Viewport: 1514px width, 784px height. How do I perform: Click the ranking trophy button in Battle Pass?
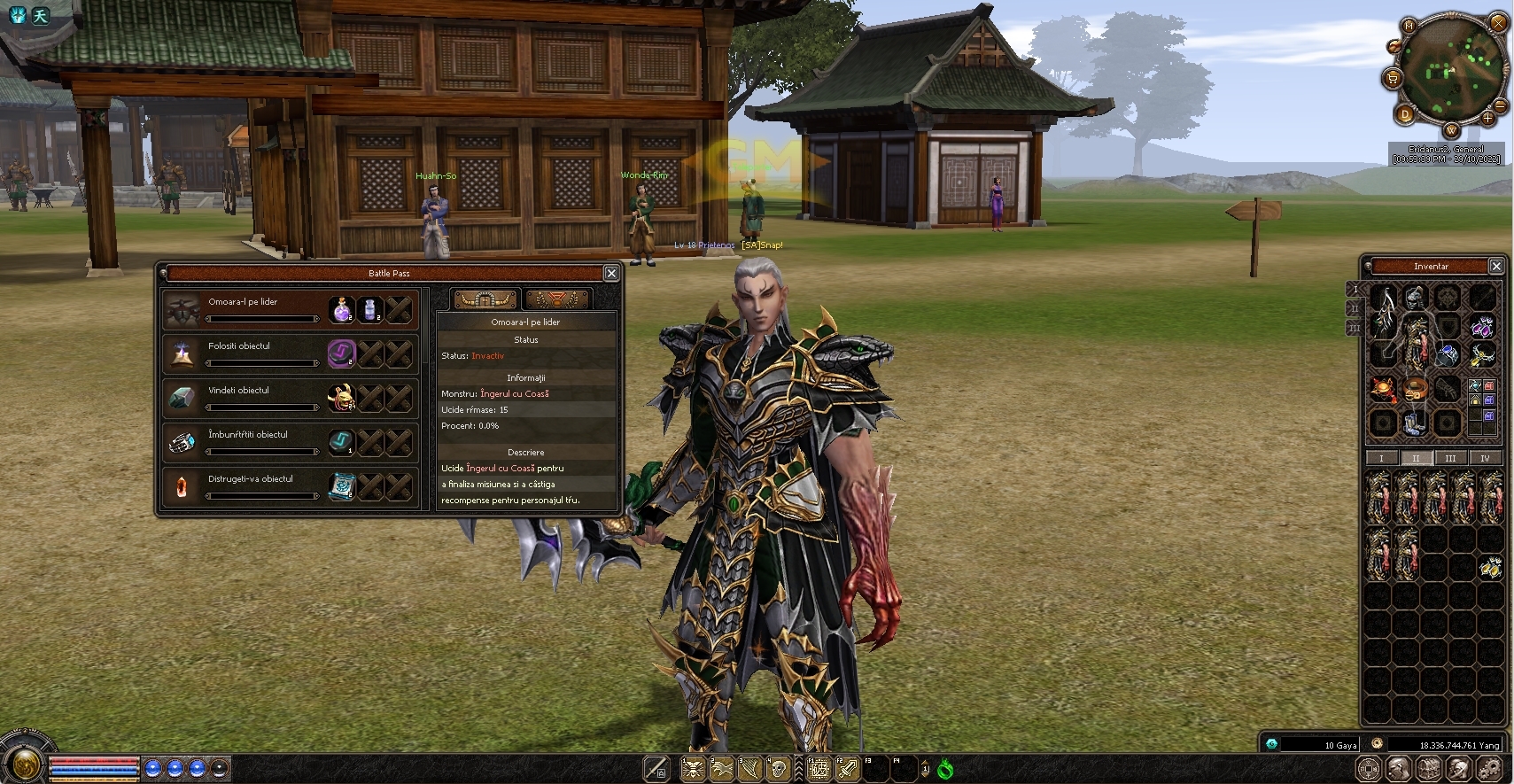[556, 299]
